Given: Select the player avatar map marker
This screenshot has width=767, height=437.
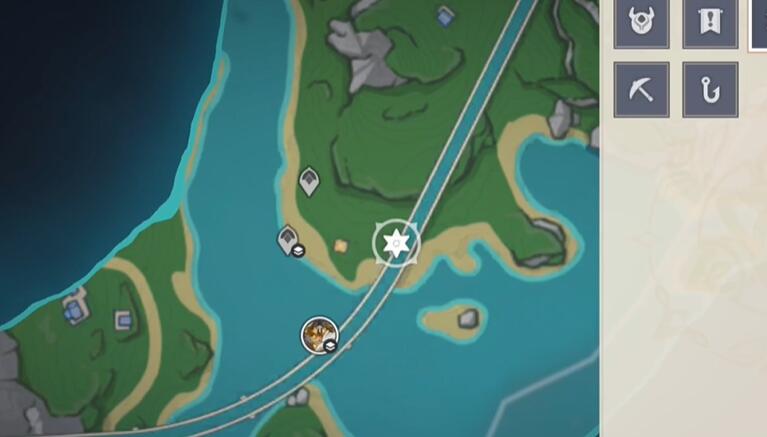Looking at the screenshot, I should click(320, 334).
